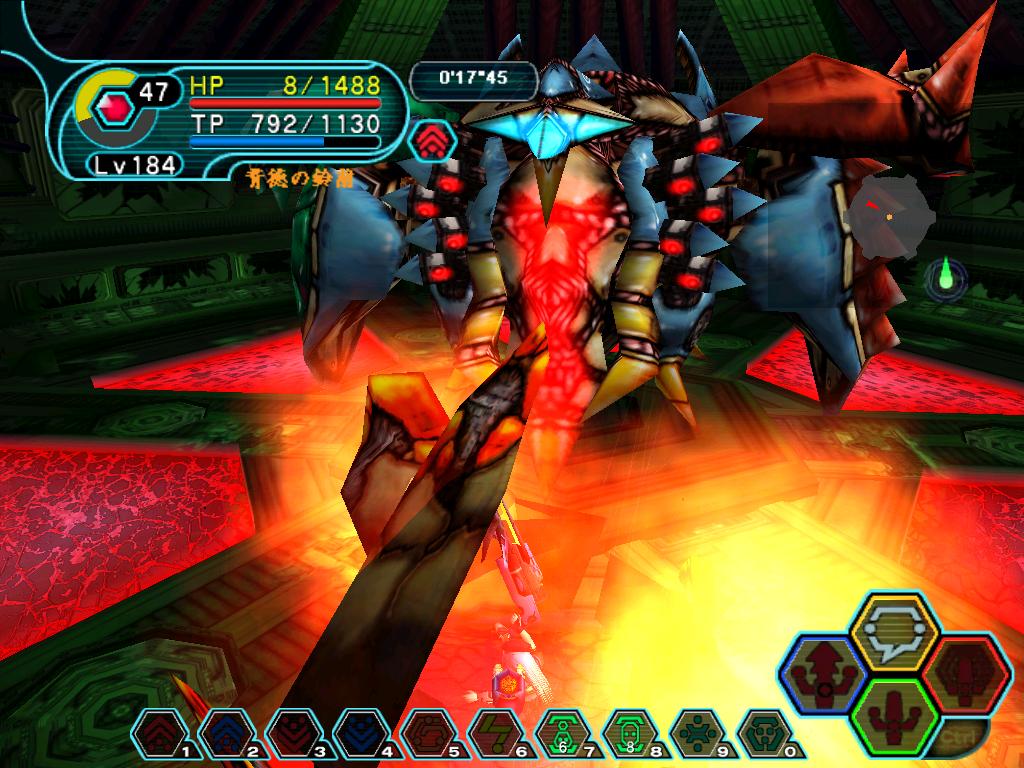This screenshot has height=768, width=1024.
Task: Use the lightning bolt technique in slot 6
Action: pos(492,733)
